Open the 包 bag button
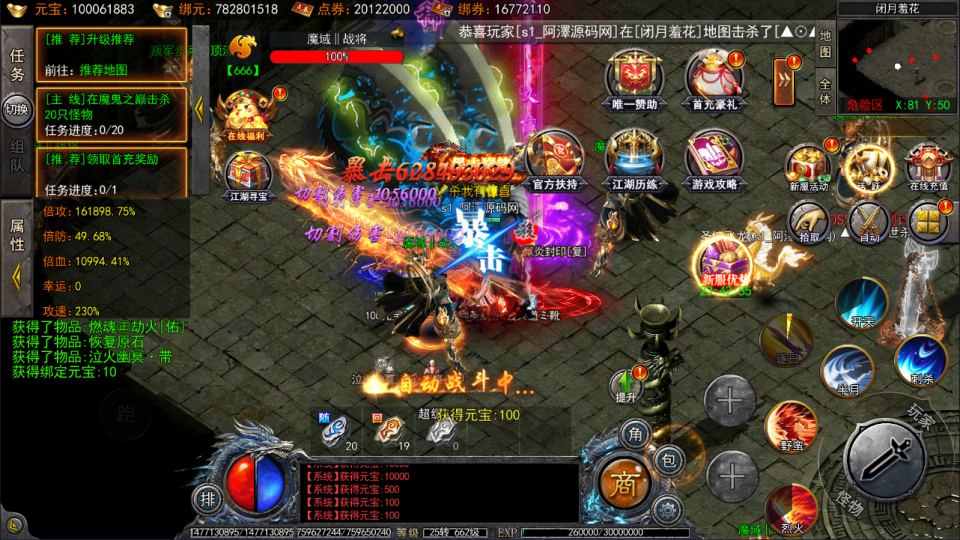Viewport: 960px width, 540px height. [670, 460]
